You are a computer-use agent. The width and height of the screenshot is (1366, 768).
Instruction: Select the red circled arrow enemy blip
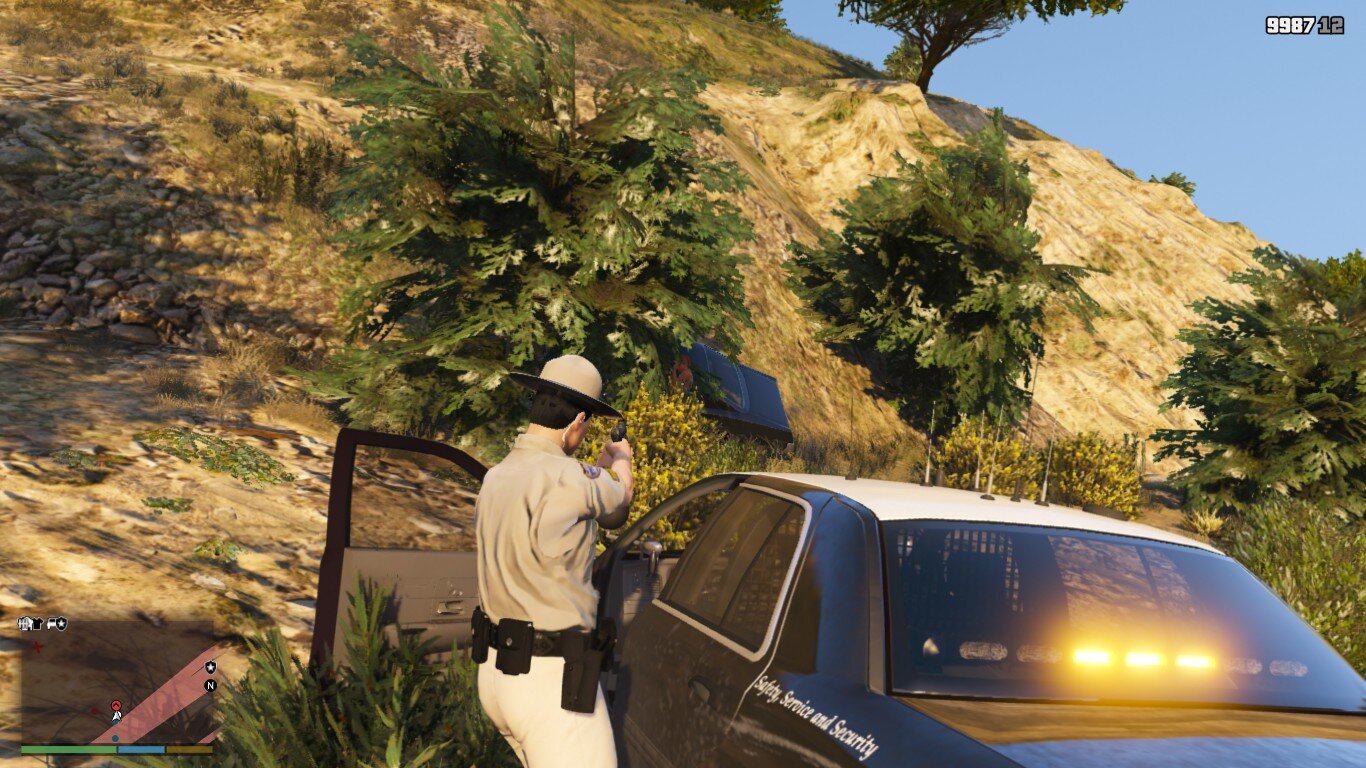pos(116,705)
